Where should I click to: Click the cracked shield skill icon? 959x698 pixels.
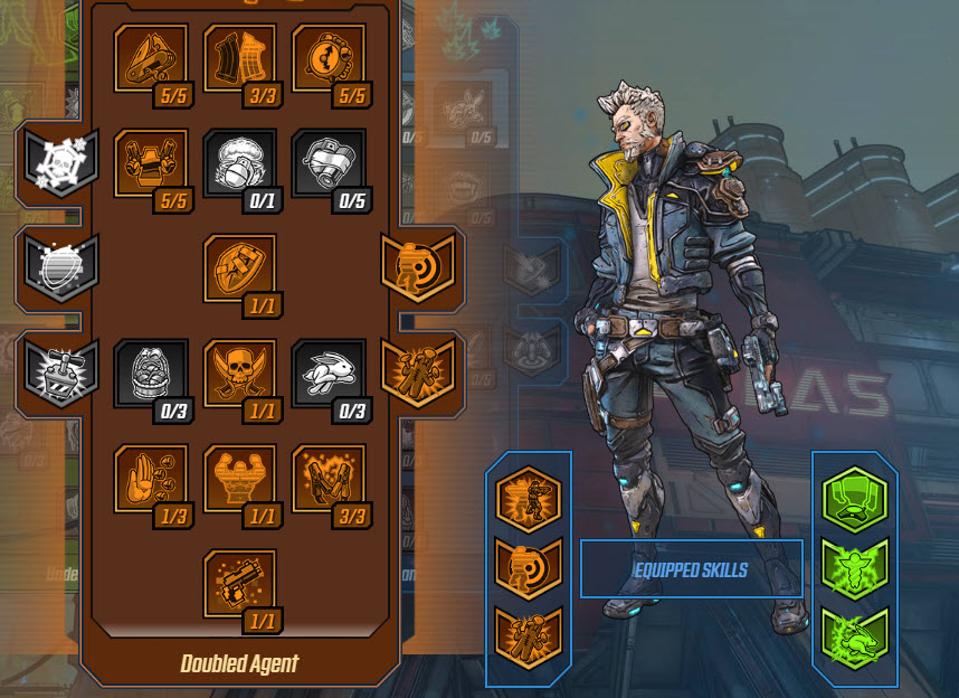tap(240, 268)
